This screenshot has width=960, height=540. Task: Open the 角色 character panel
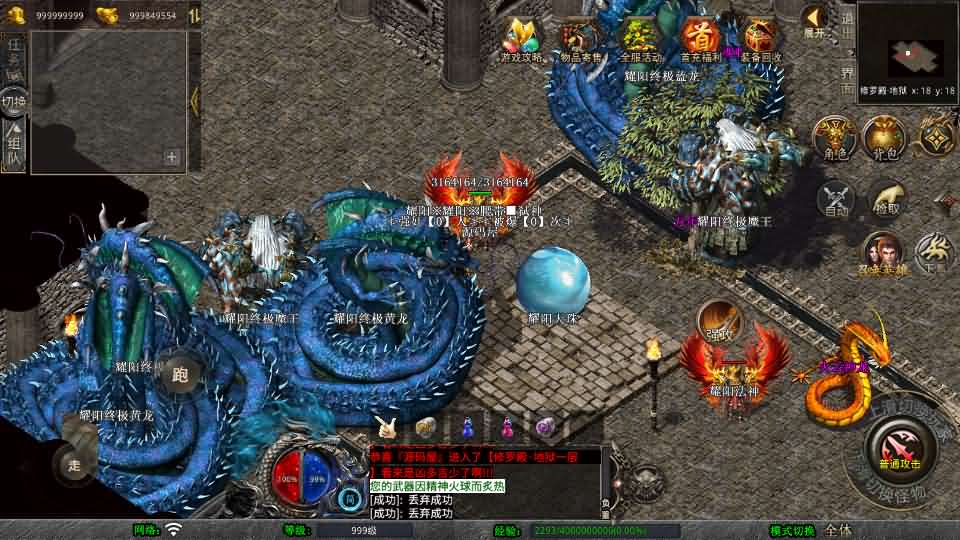click(832, 139)
